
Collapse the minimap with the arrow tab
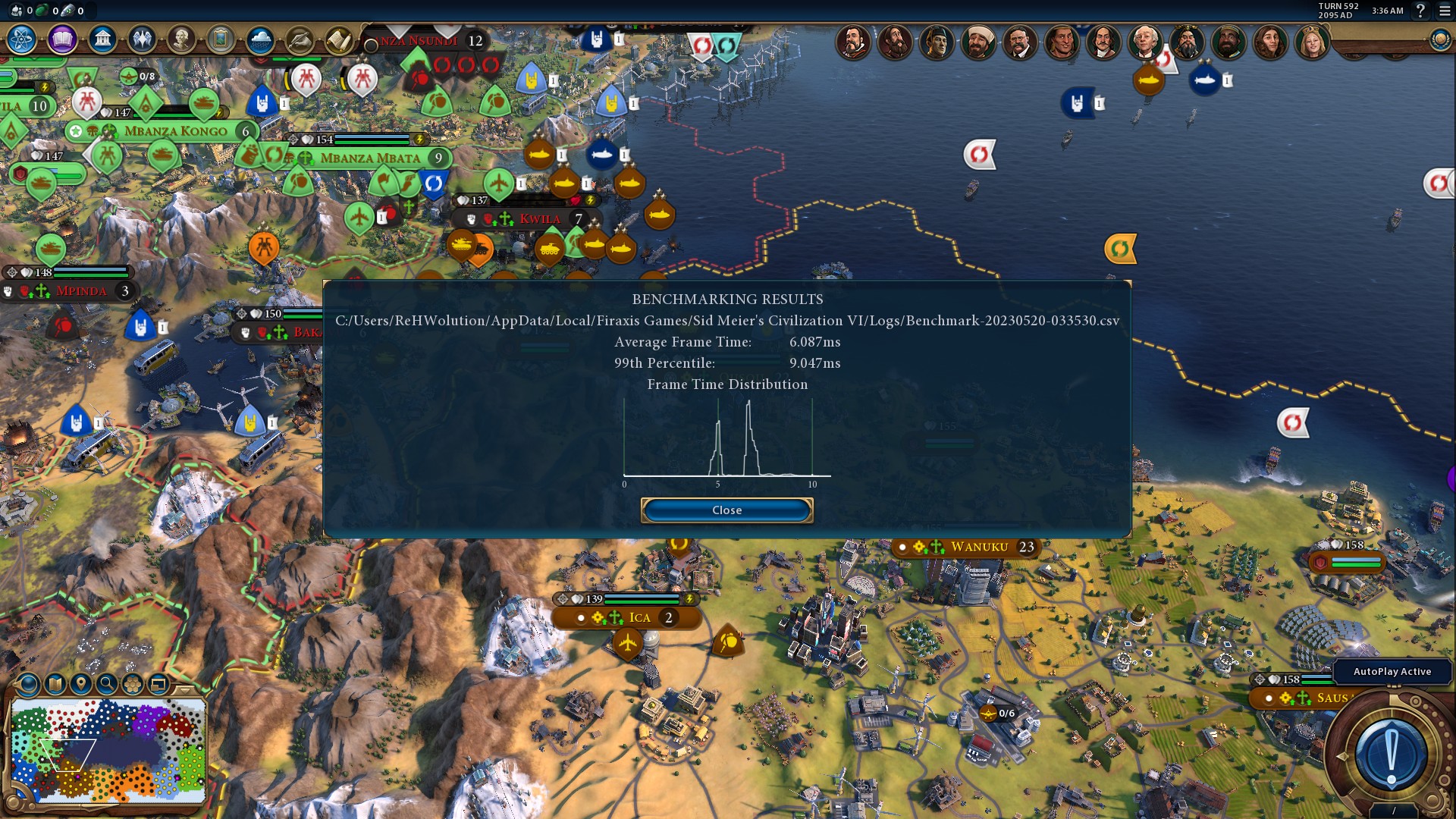click(184, 689)
